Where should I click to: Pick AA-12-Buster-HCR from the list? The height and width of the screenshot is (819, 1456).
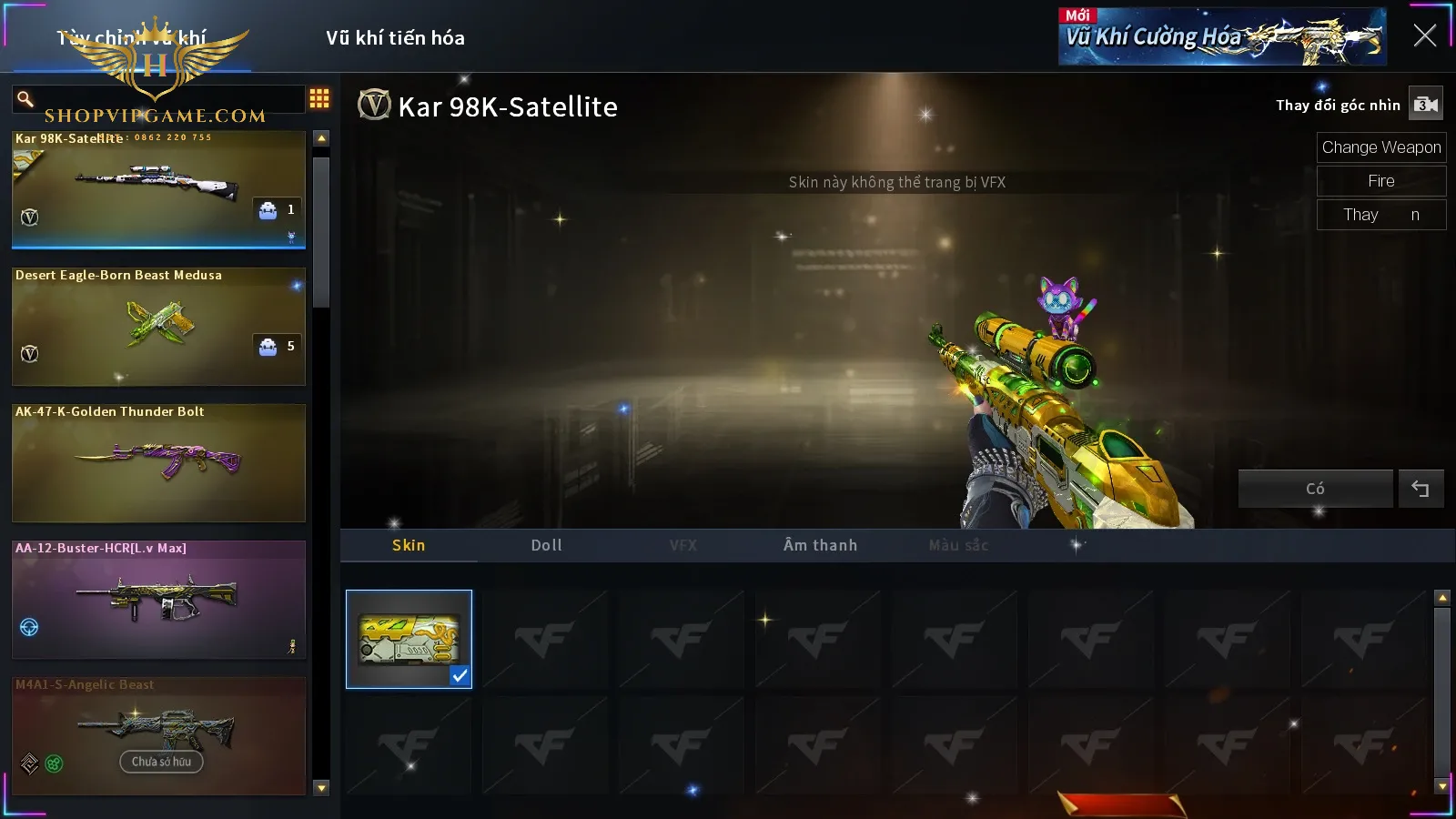point(158,599)
